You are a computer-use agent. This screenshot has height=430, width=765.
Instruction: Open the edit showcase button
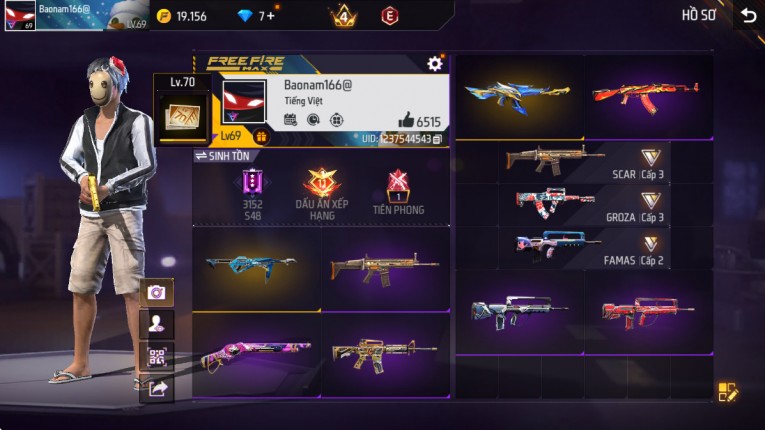pyautogui.click(x=728, y=393)
